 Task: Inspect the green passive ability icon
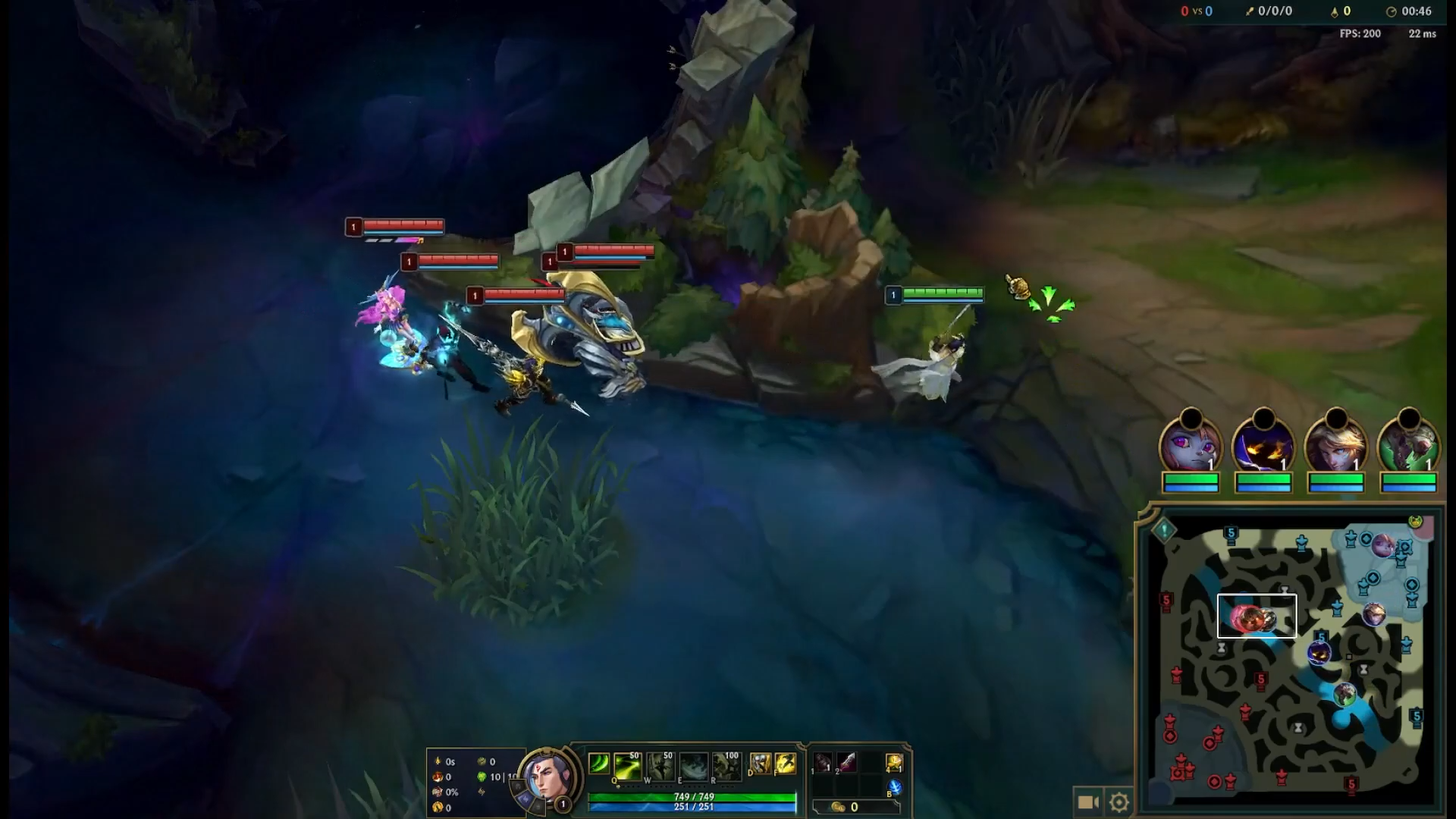click(x=599, y=764)
